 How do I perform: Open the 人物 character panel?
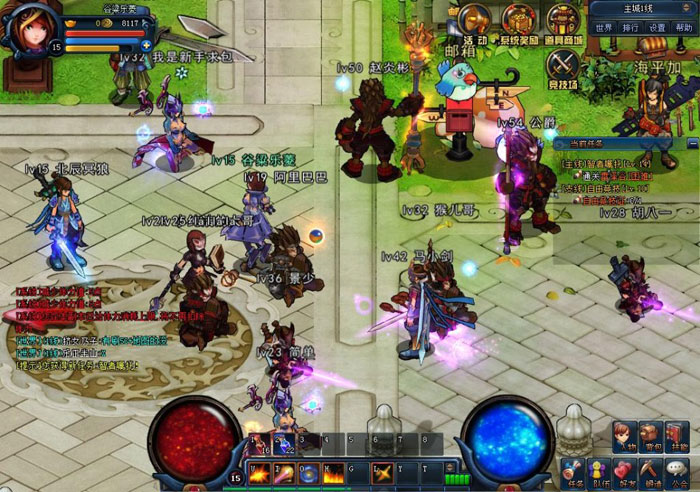(625, 436)
